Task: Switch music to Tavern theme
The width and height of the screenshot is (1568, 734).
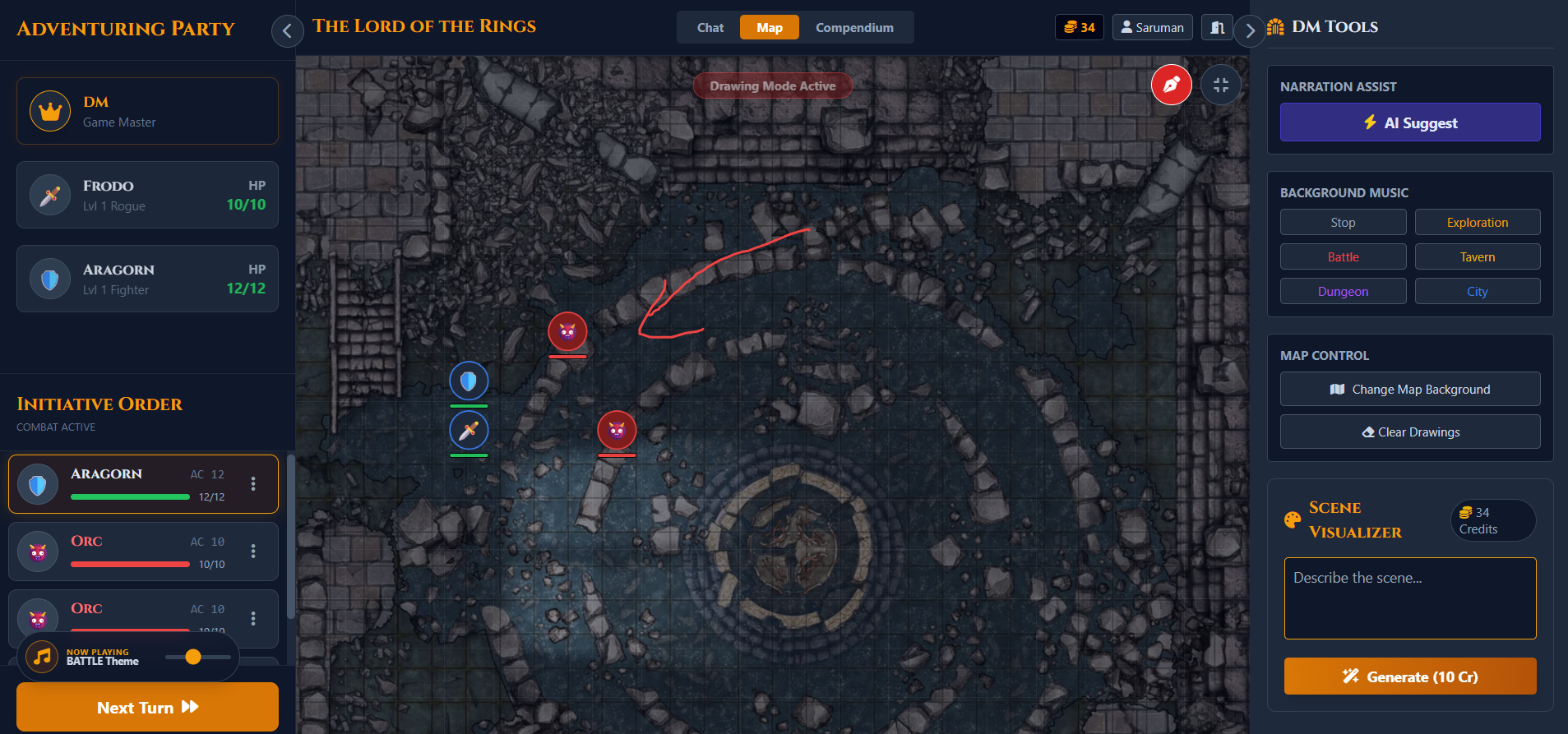Action: point(1478,256)
